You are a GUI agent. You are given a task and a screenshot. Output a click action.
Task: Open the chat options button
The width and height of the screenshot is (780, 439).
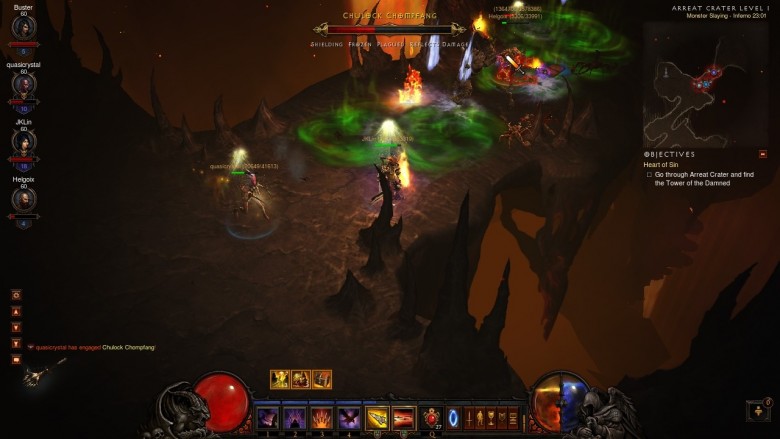[16, 295]
